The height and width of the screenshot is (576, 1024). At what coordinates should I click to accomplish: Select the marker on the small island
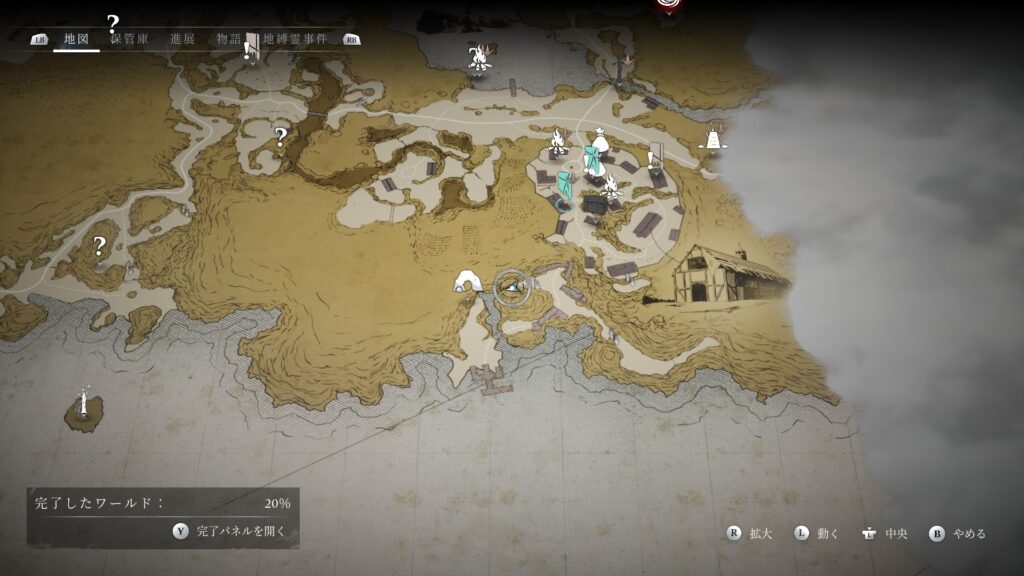pos(84,406)
